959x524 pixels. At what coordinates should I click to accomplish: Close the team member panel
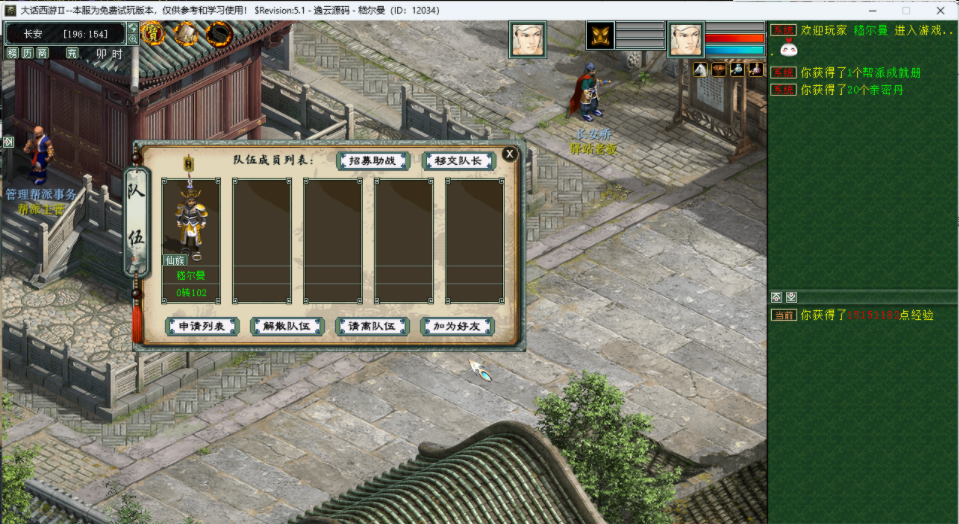click(x=510, y=154)
